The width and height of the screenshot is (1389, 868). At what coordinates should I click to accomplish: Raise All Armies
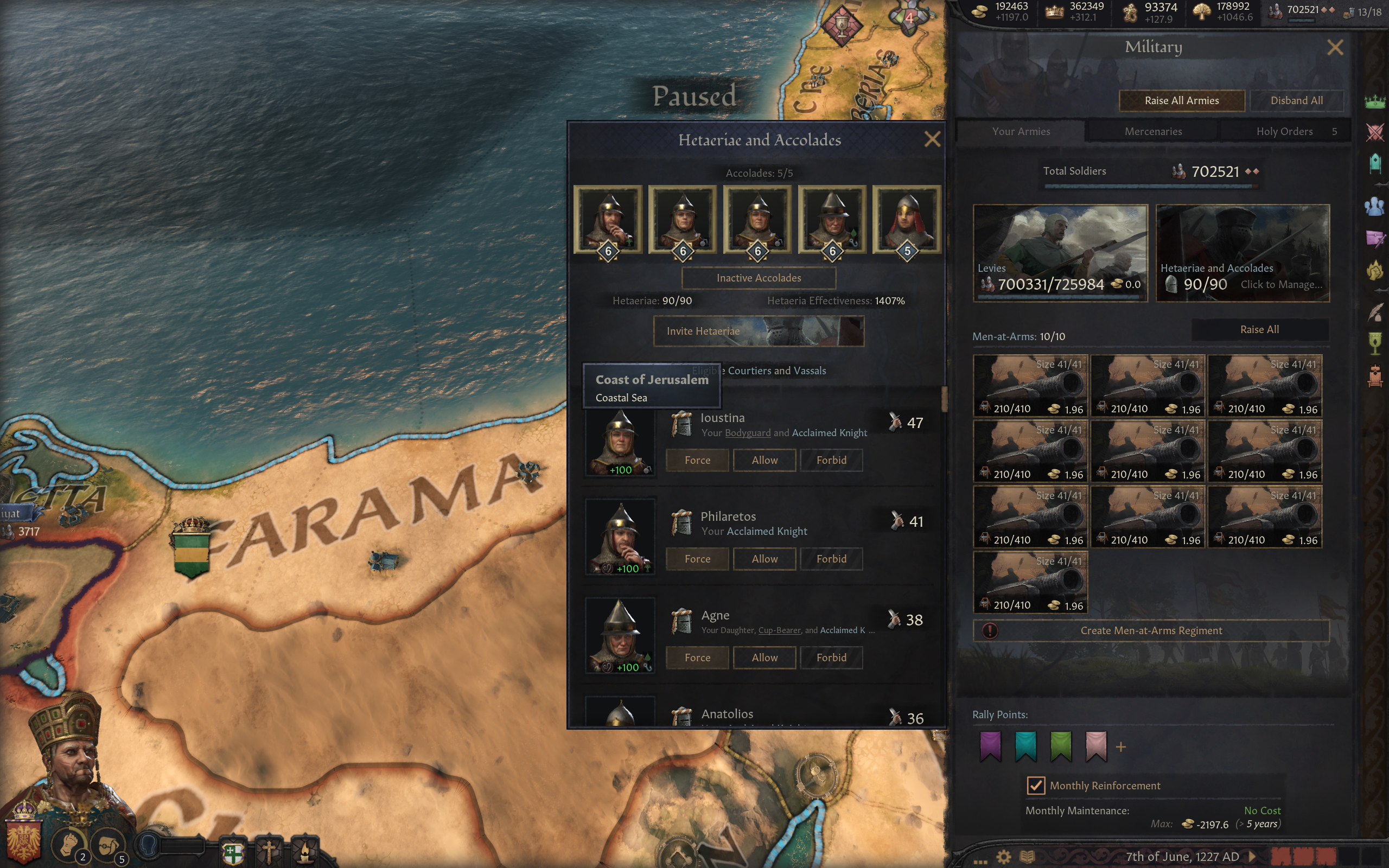tap(1181, 100)
